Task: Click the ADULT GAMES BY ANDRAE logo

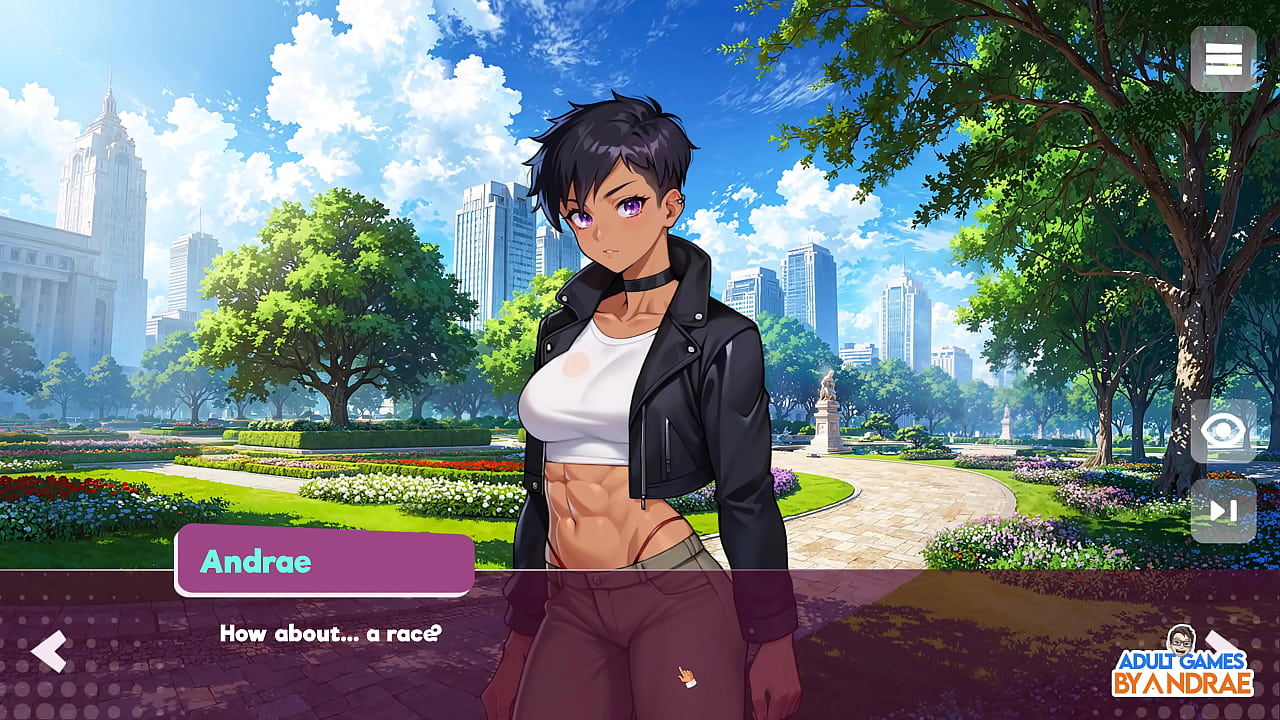Action: tap(1181, 670)
